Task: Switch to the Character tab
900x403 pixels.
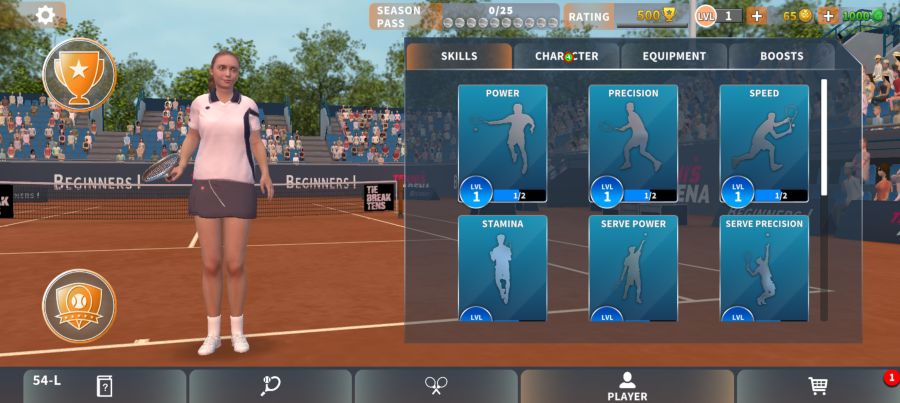Action: (x=566, y=56)
